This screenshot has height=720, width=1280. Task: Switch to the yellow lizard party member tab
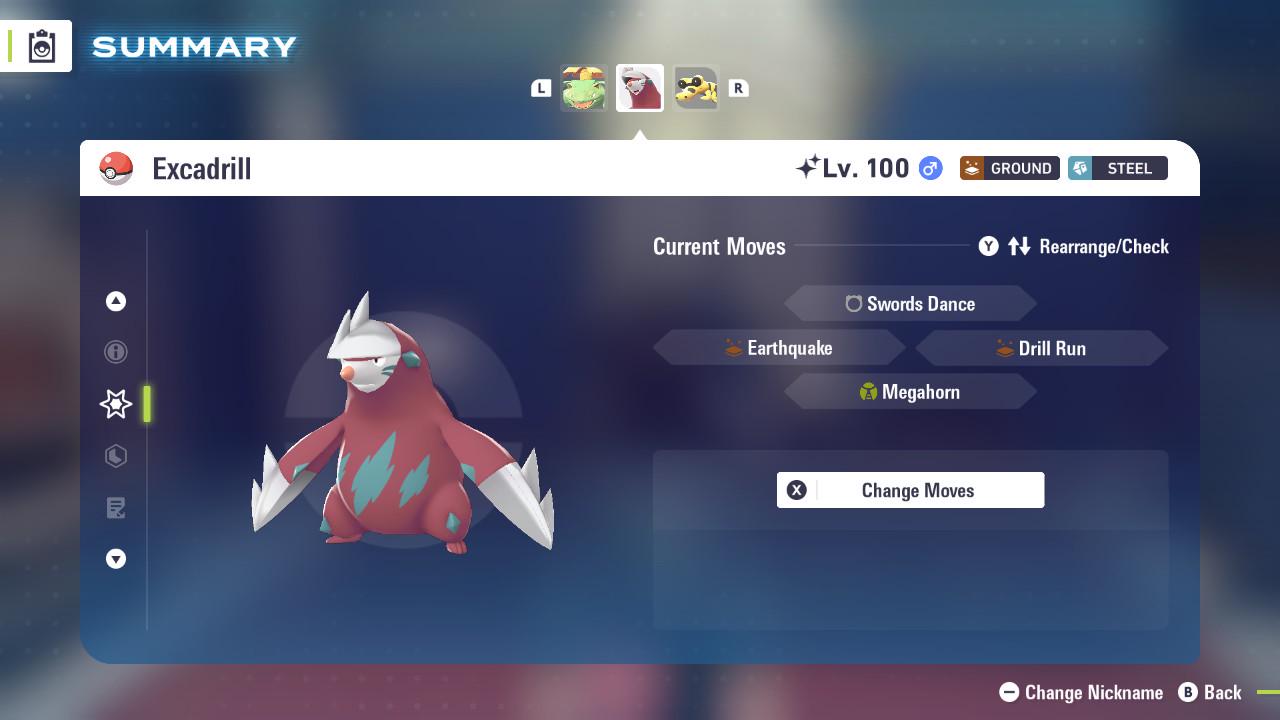coord(696,87)
